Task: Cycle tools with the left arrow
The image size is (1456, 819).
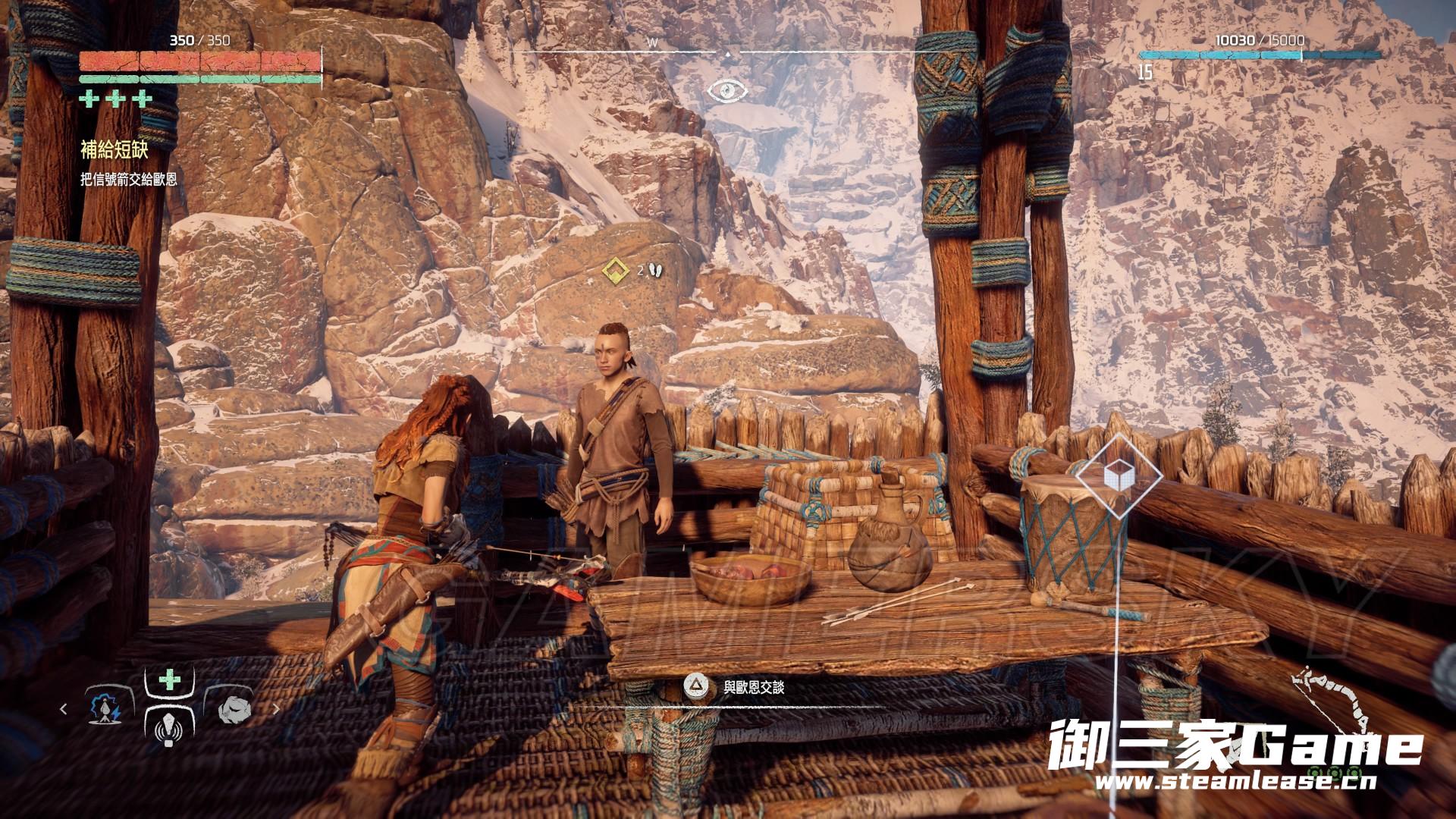Action: click(64, 709)
